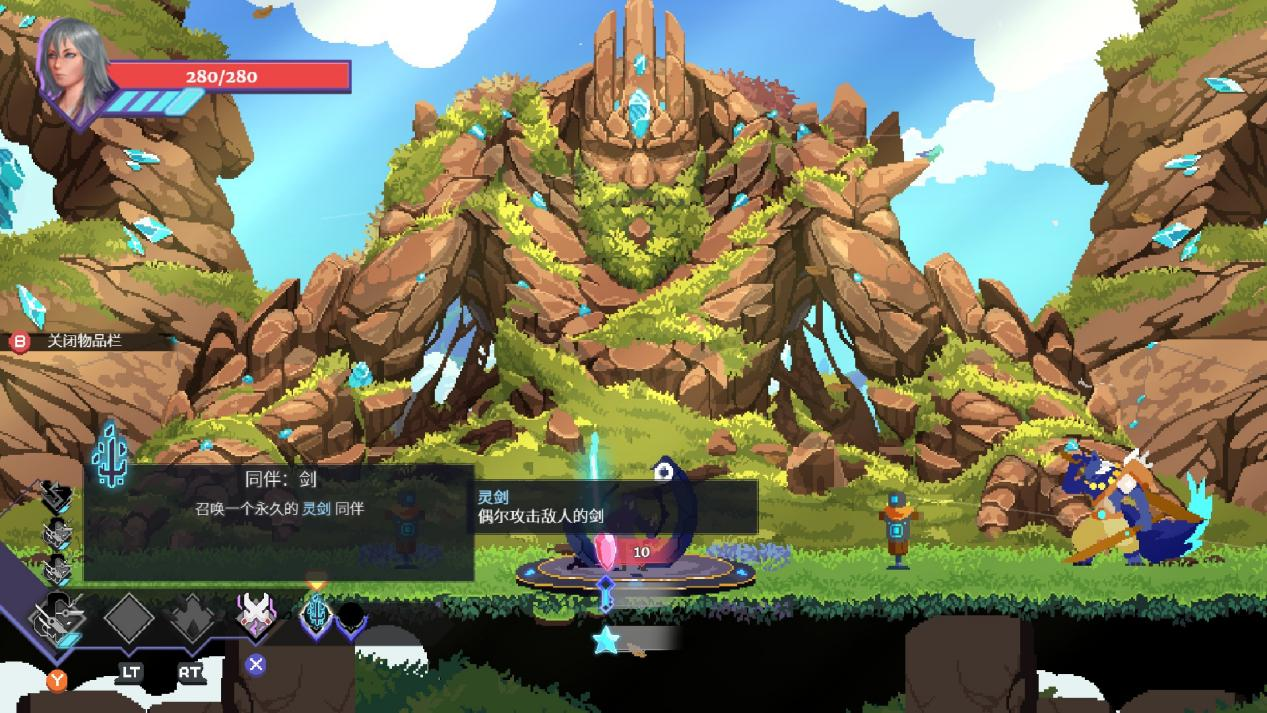This screenshot has height=713, width=1267.
Task: Select the greyed flame diamond slot above RT
Action: tap(191, 619)
